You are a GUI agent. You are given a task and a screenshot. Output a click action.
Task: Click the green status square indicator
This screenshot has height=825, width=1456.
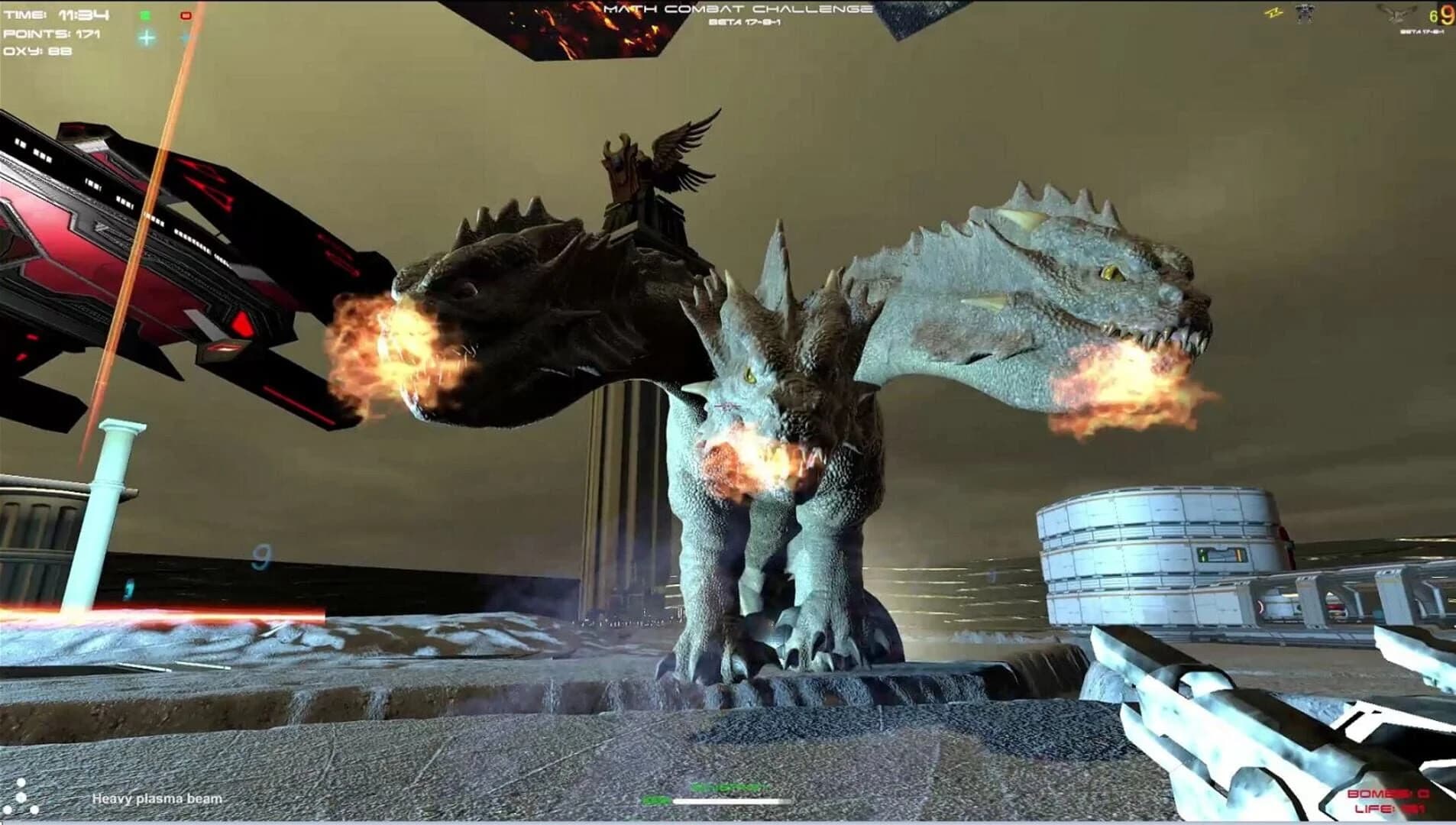[x=145, y=15]
